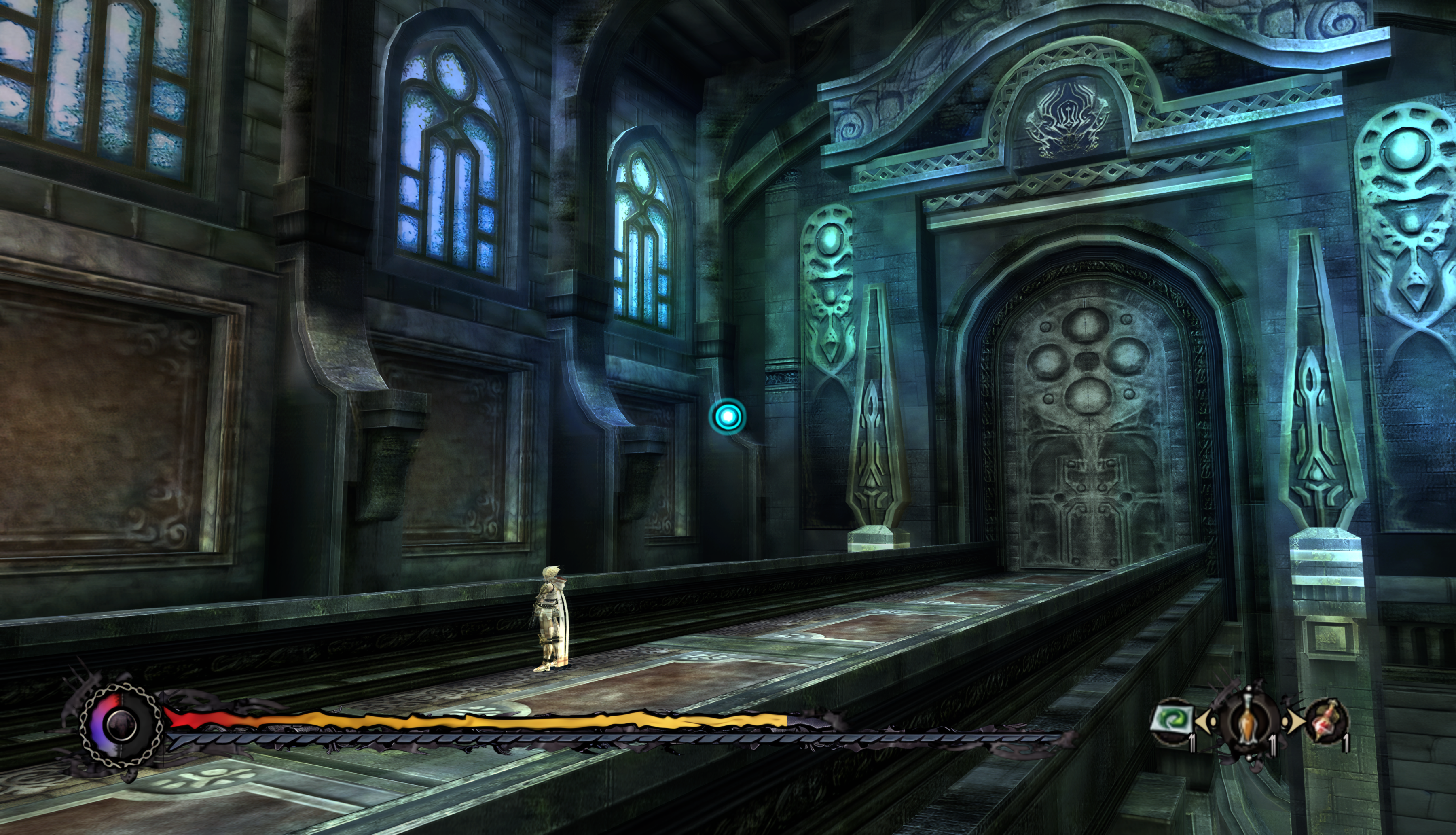1456x835 pixels.
Task: Click the chain-ringed curse timer orb
Action: click(x=121, y=724)
